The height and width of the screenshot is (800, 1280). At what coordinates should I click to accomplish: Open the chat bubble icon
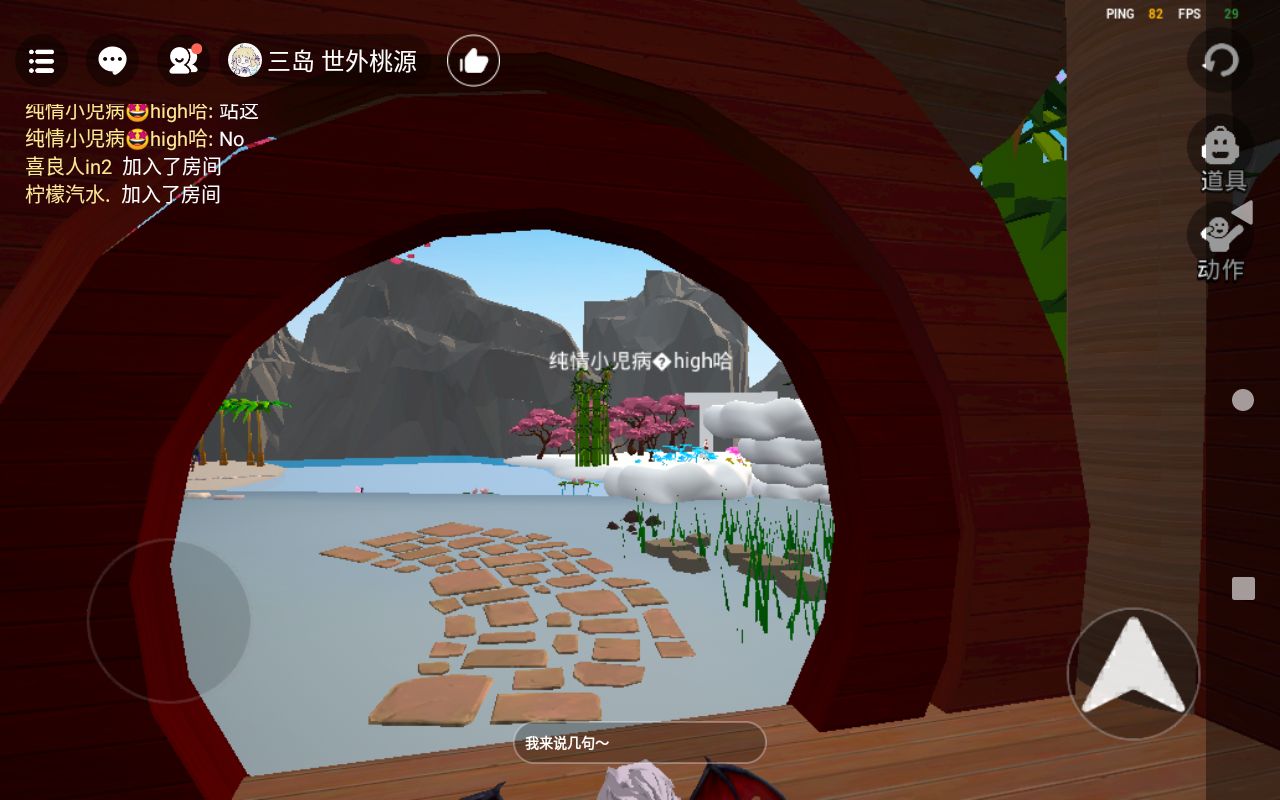point(112,62)
